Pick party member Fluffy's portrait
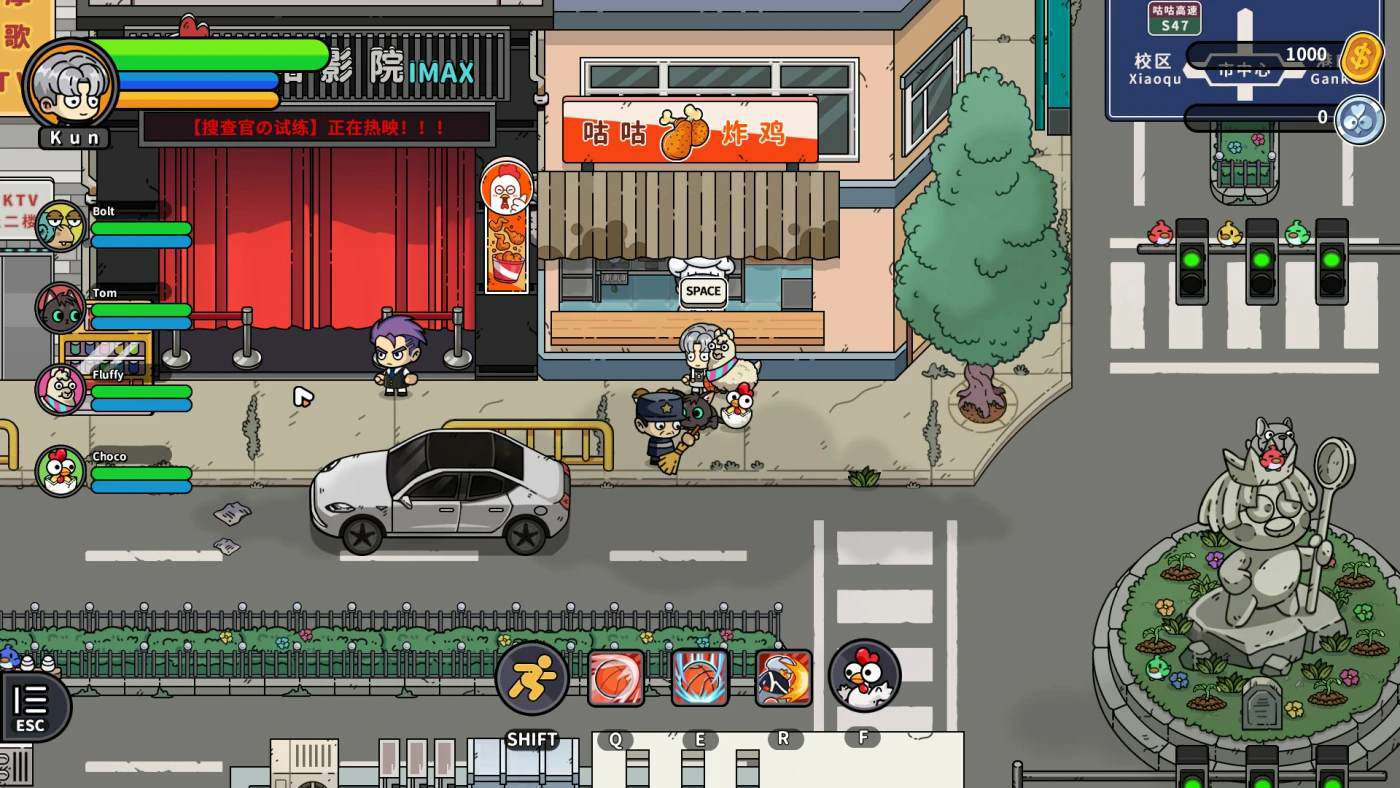The width and height of the screenshot is (1400, 788). tap(61, 389)
